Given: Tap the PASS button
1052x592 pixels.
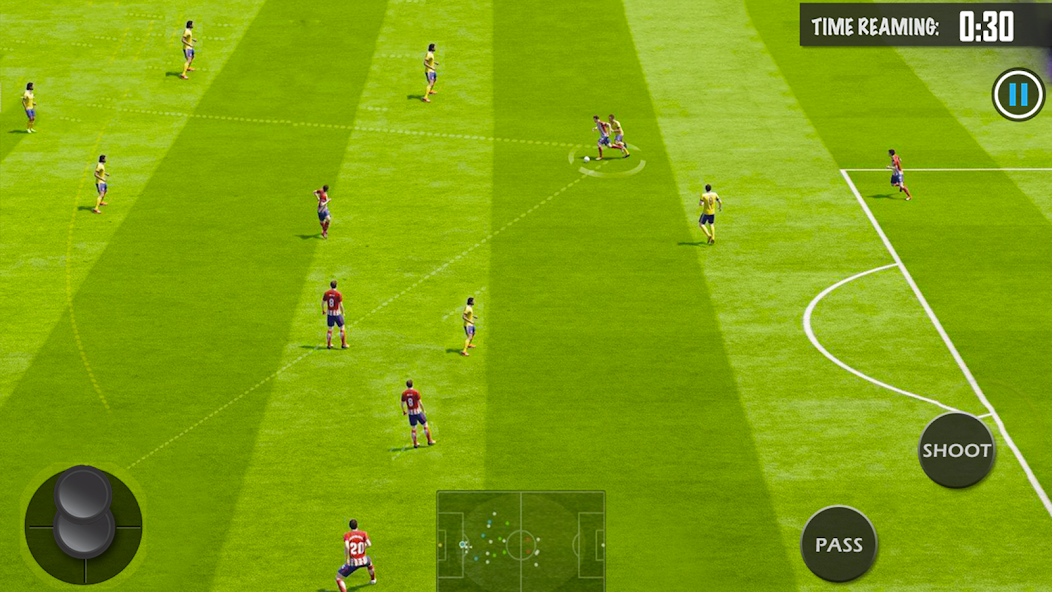Looking at the screenshot, I should tap(838, 544).
